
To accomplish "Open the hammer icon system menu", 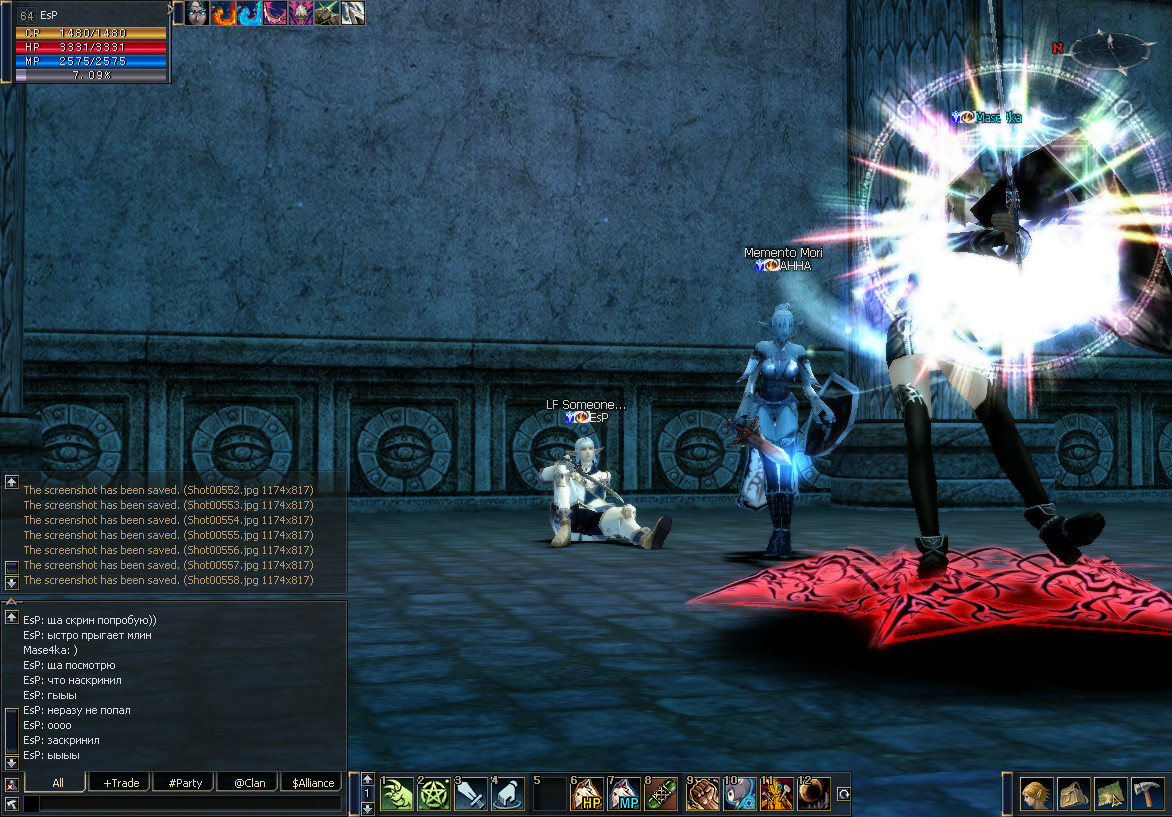I will (x=1147, y=794).
